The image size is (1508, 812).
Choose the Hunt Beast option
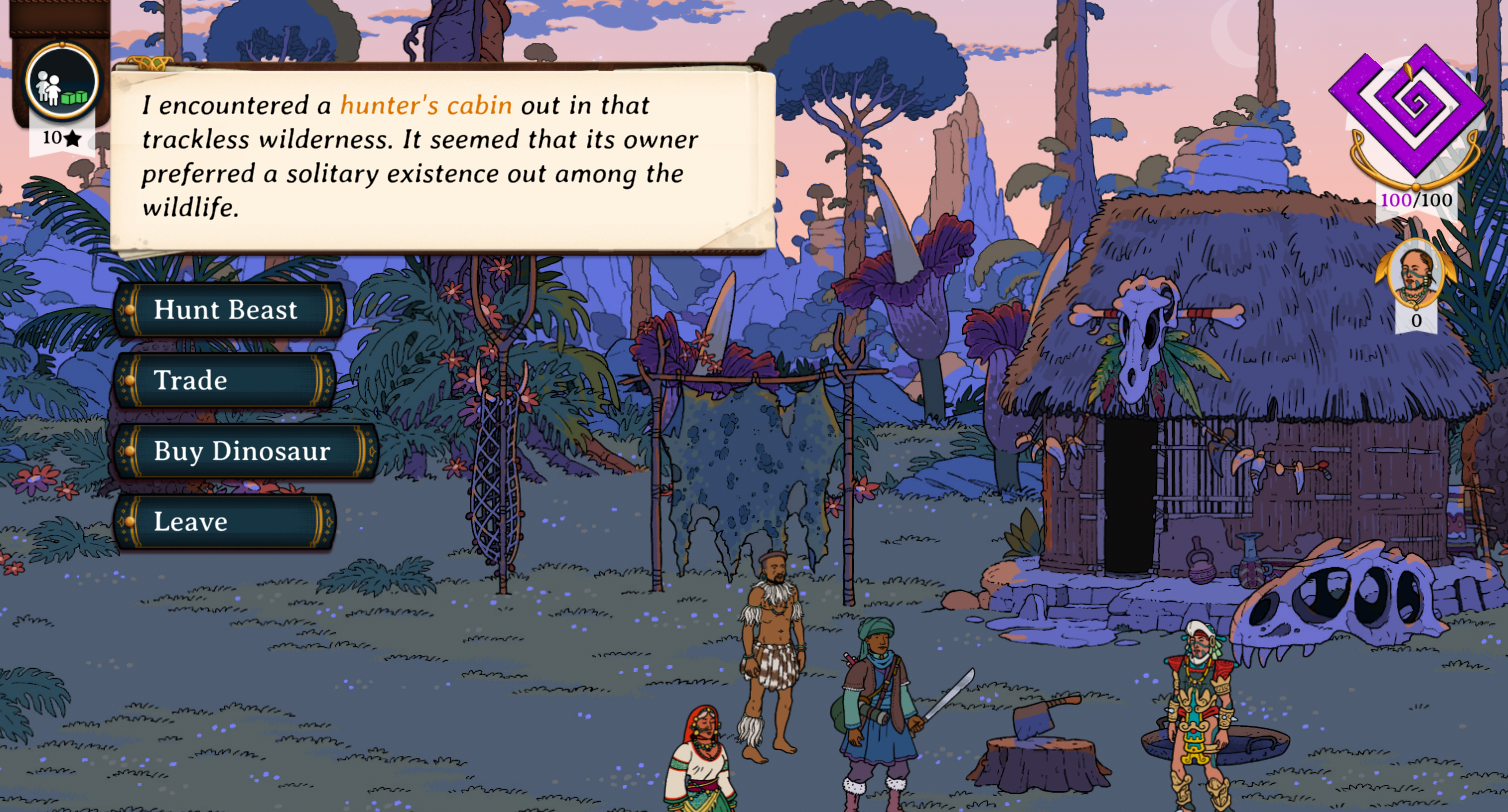point(229,310)
